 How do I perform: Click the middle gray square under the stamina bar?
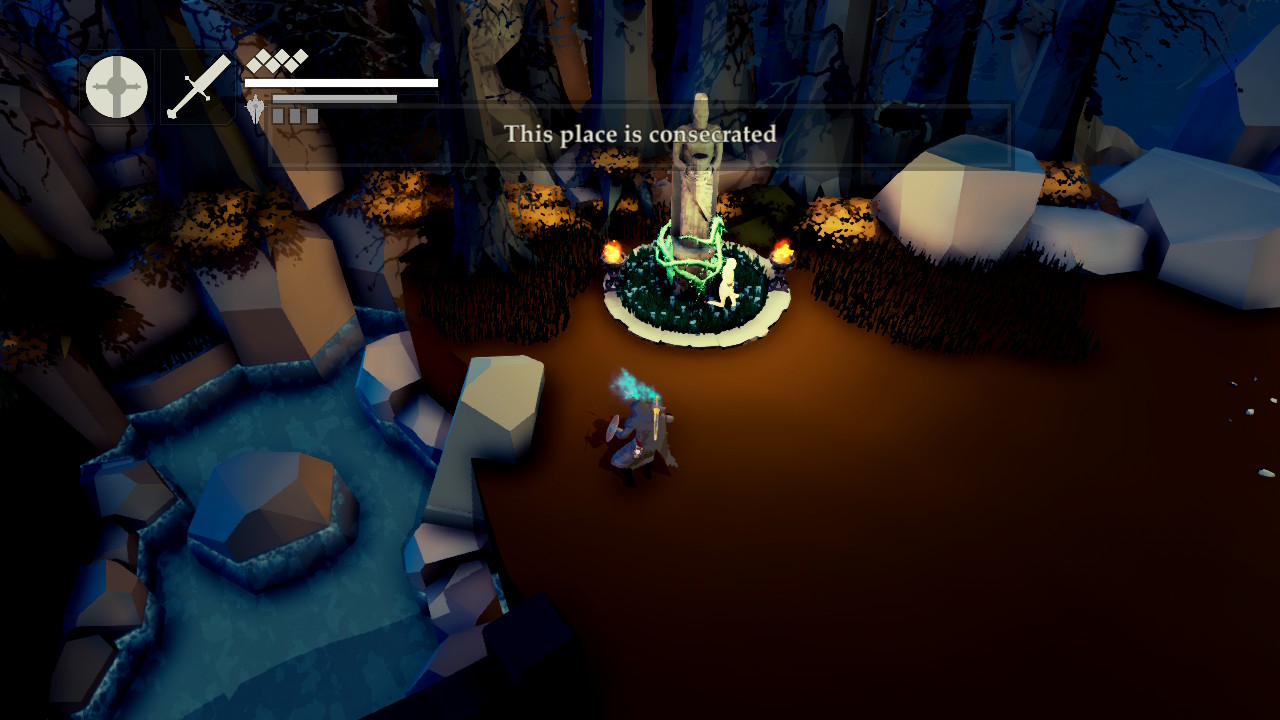coord(296,114)
